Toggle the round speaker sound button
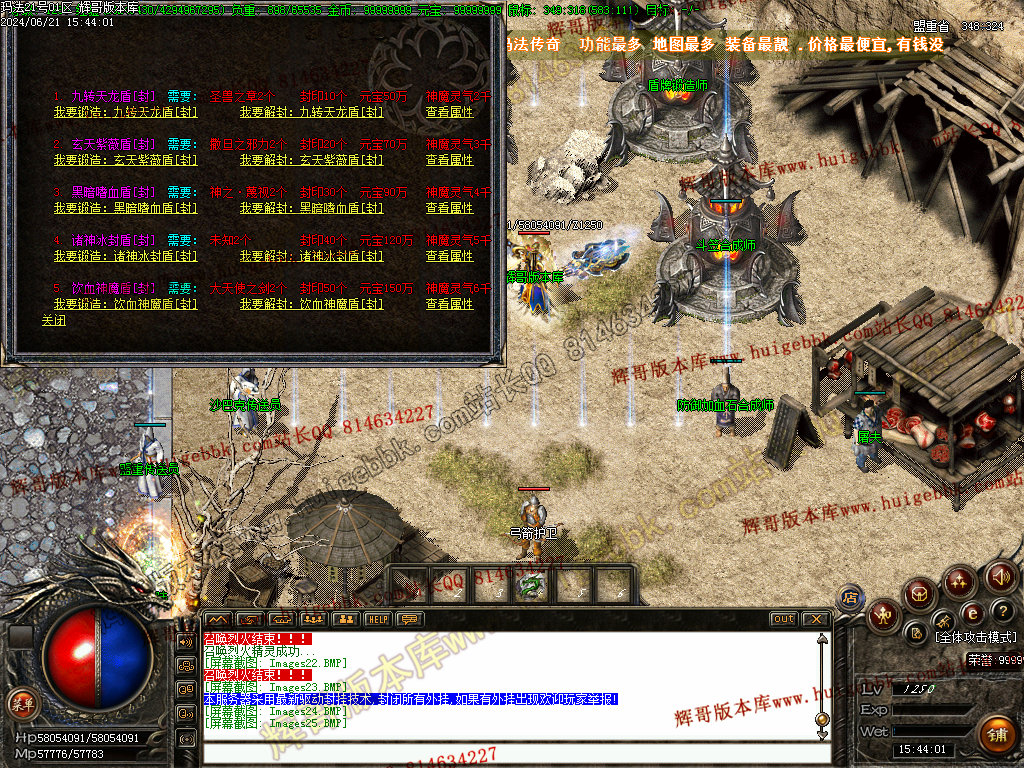This screenshot has height=768, width=1024. 1000,576
